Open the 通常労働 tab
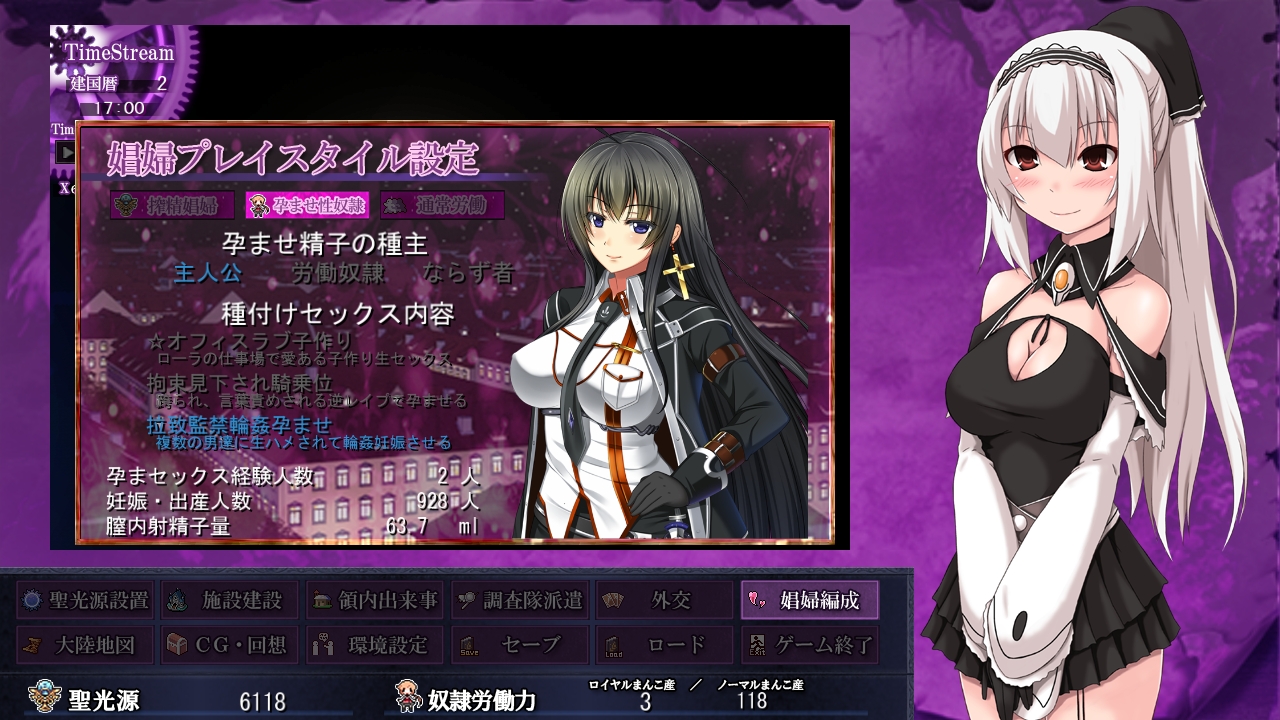Image resolution: width=1280 pixels, height=720 pixels. (x=443, y=207)
